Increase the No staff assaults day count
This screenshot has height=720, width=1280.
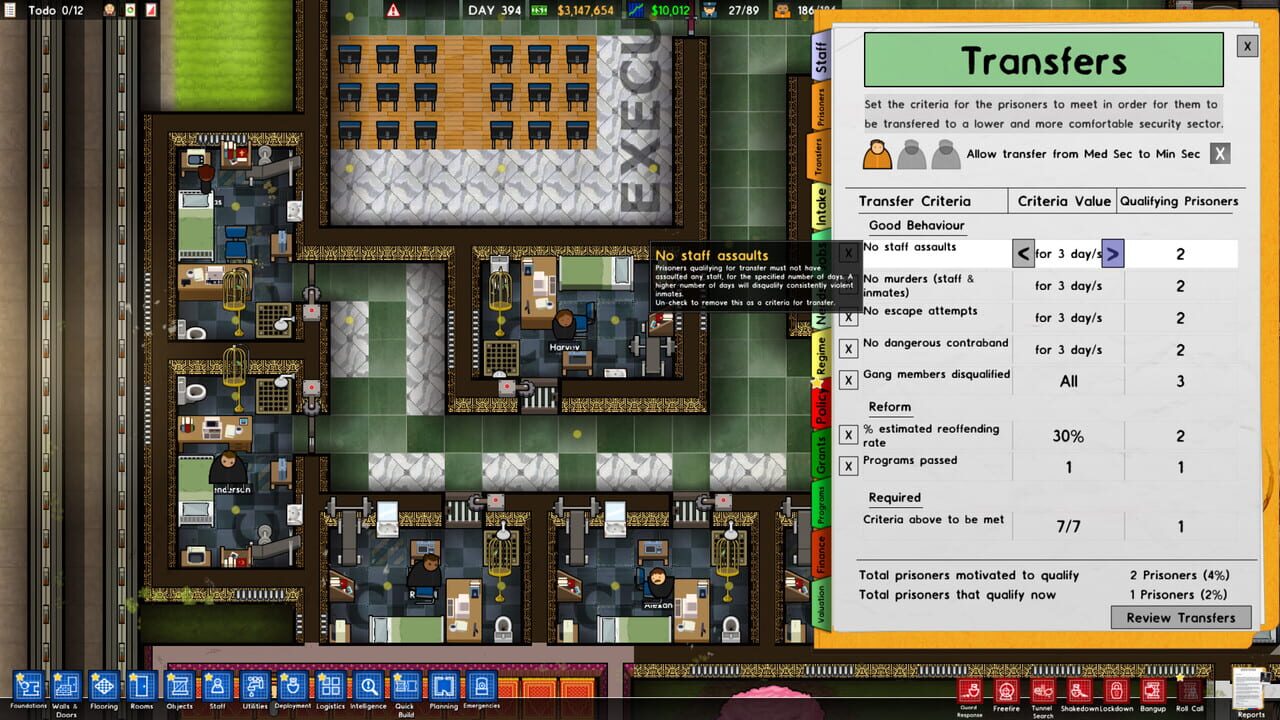(x=1112, y=253)
